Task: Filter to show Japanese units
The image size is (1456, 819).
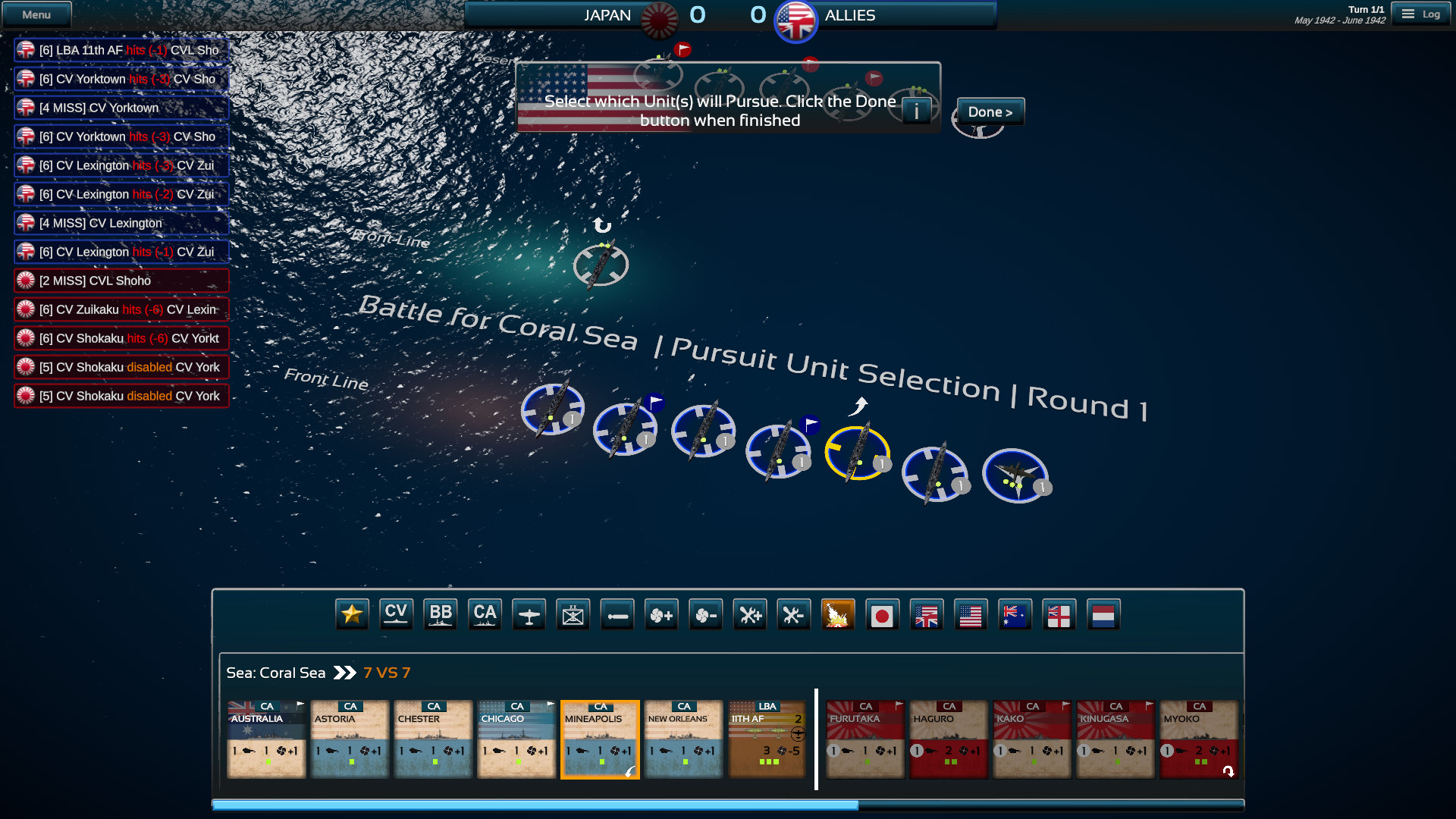Action: pyautogui.click(x=883, y=614)
